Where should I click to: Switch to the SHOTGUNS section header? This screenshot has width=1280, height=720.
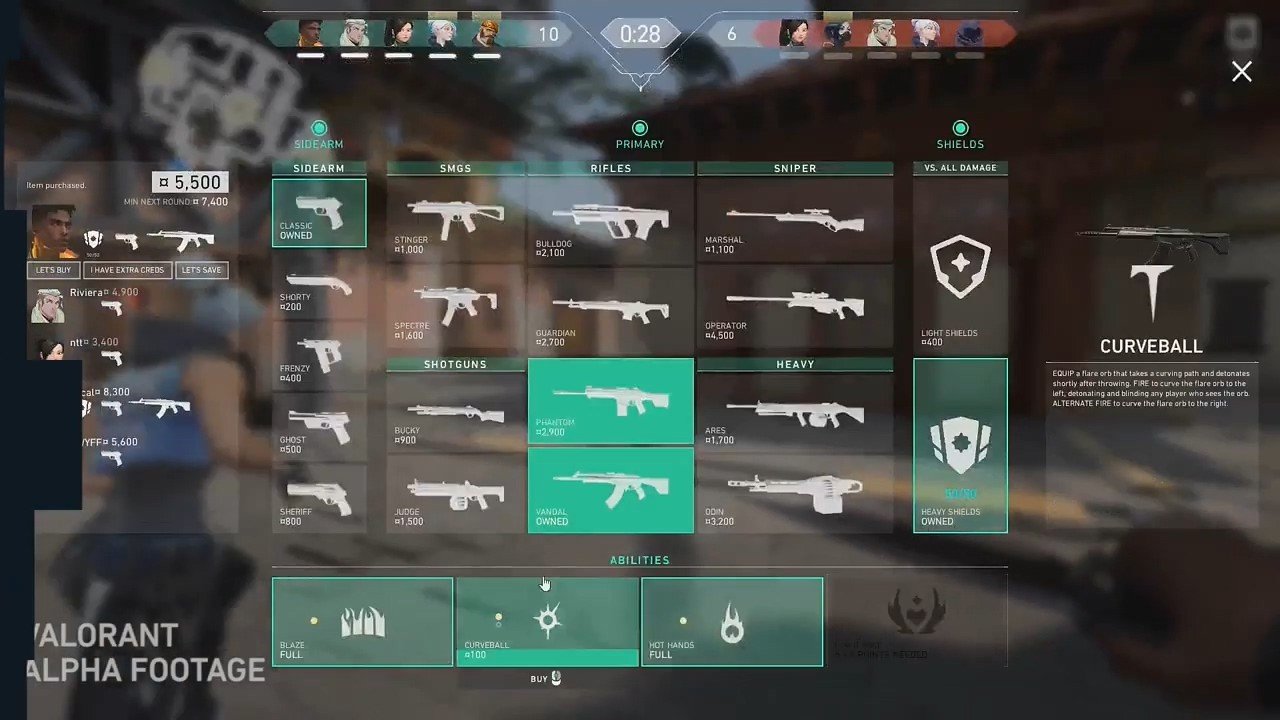point(455,364)
